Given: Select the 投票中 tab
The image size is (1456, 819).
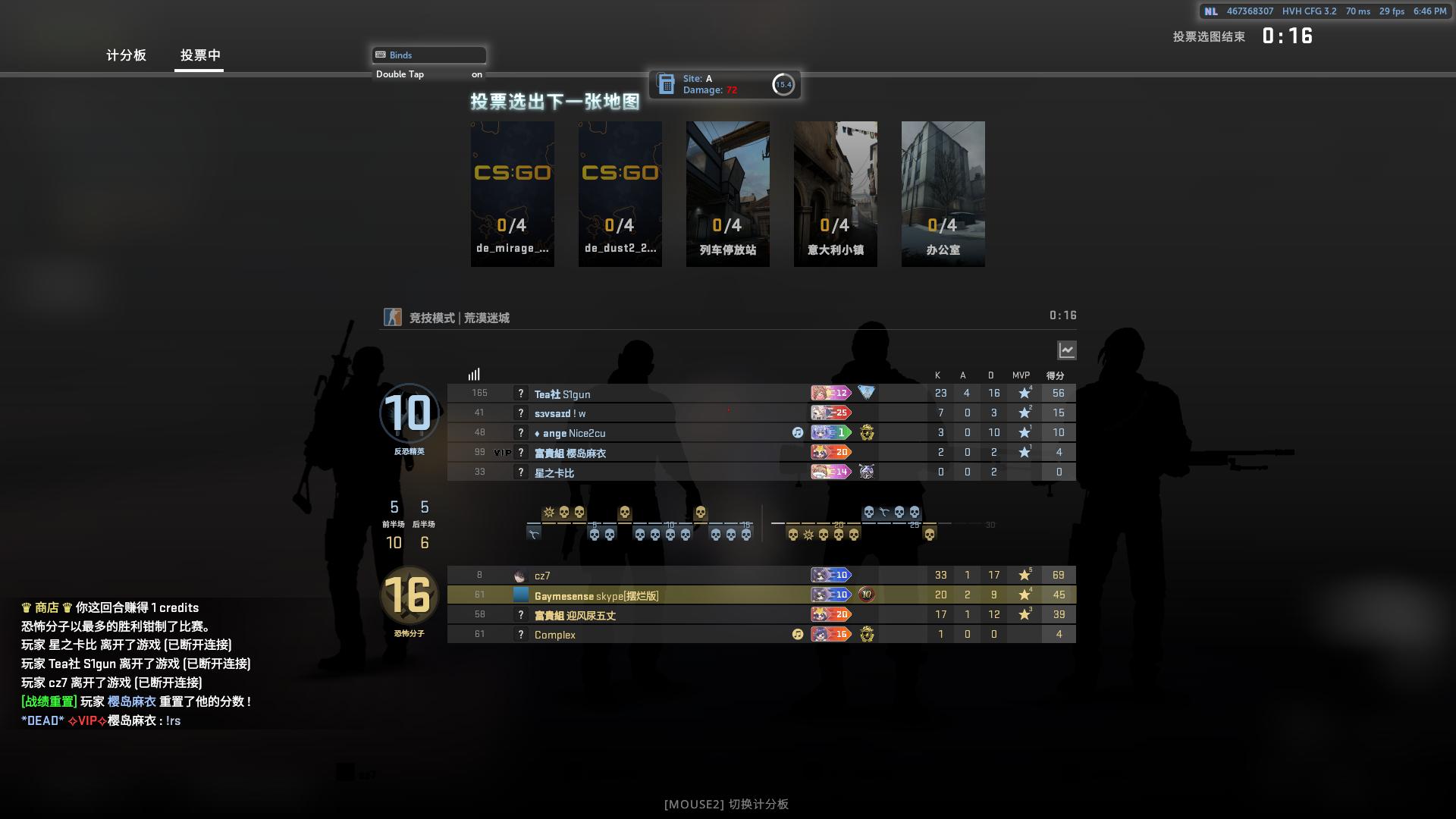Looking at the screenshot, I should pos(200,55).
